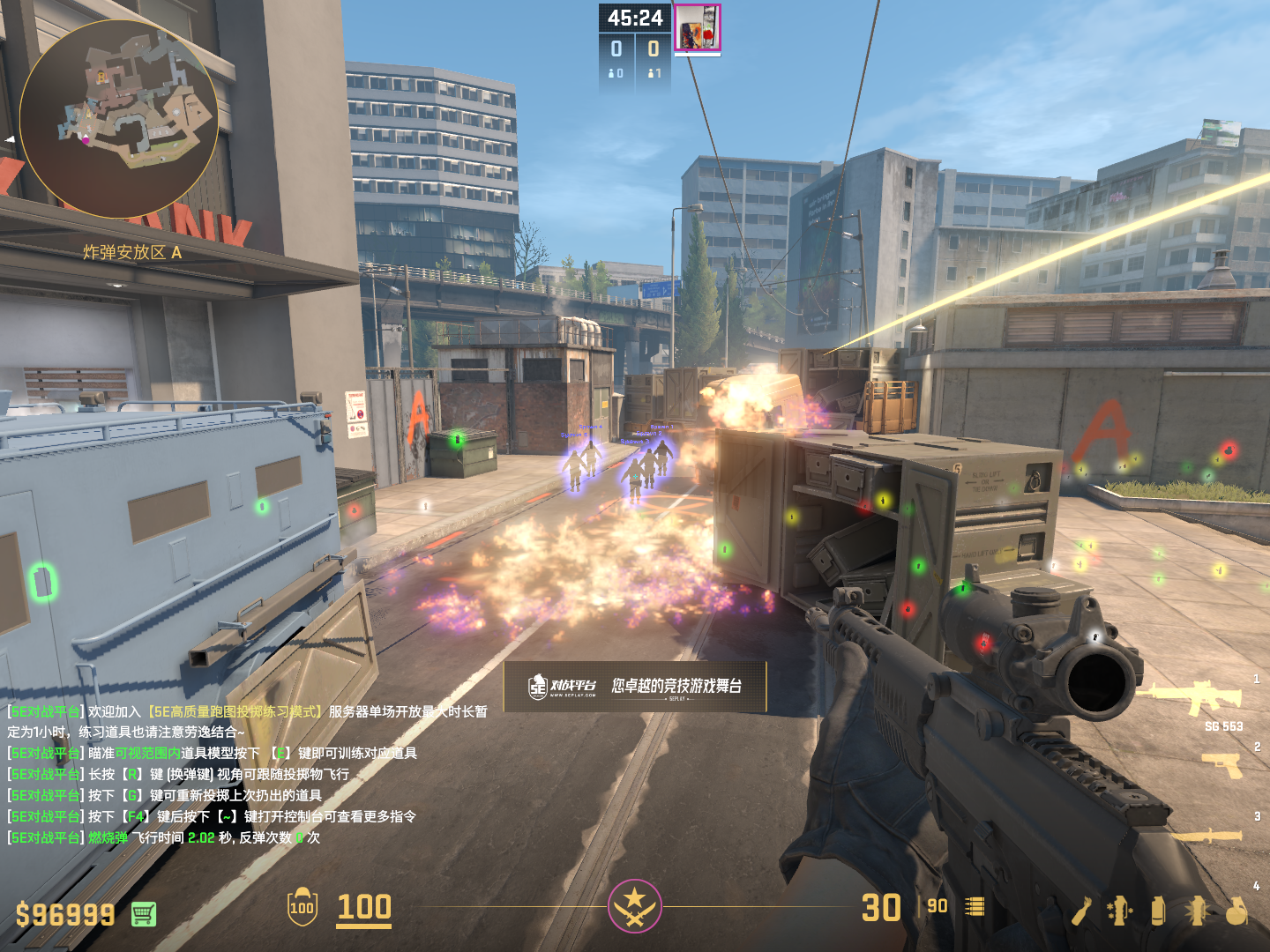
Task: Click the player avatar beside the scoreboard
Action: click(698, 28)
